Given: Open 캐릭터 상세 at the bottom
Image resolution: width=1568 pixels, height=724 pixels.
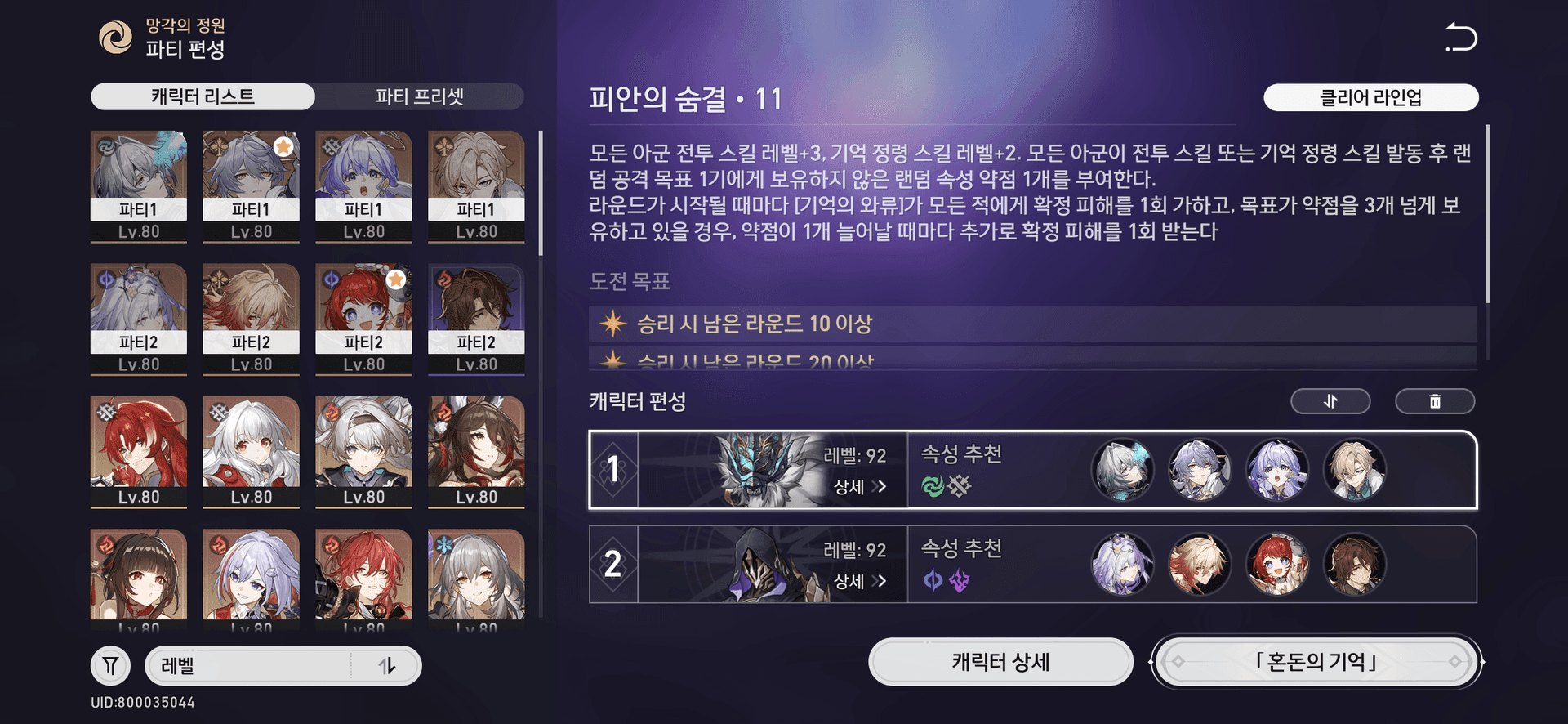Looking at the screenshot, I should pyautogui.click(x=1000, y=662).
